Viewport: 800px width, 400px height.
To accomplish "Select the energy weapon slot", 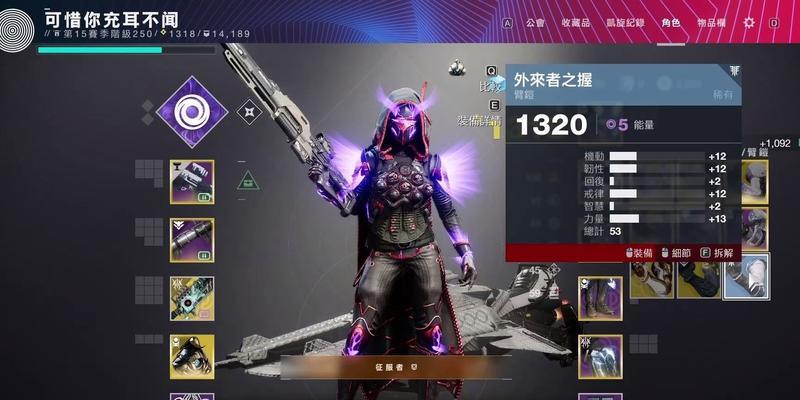I will point(191,240).
